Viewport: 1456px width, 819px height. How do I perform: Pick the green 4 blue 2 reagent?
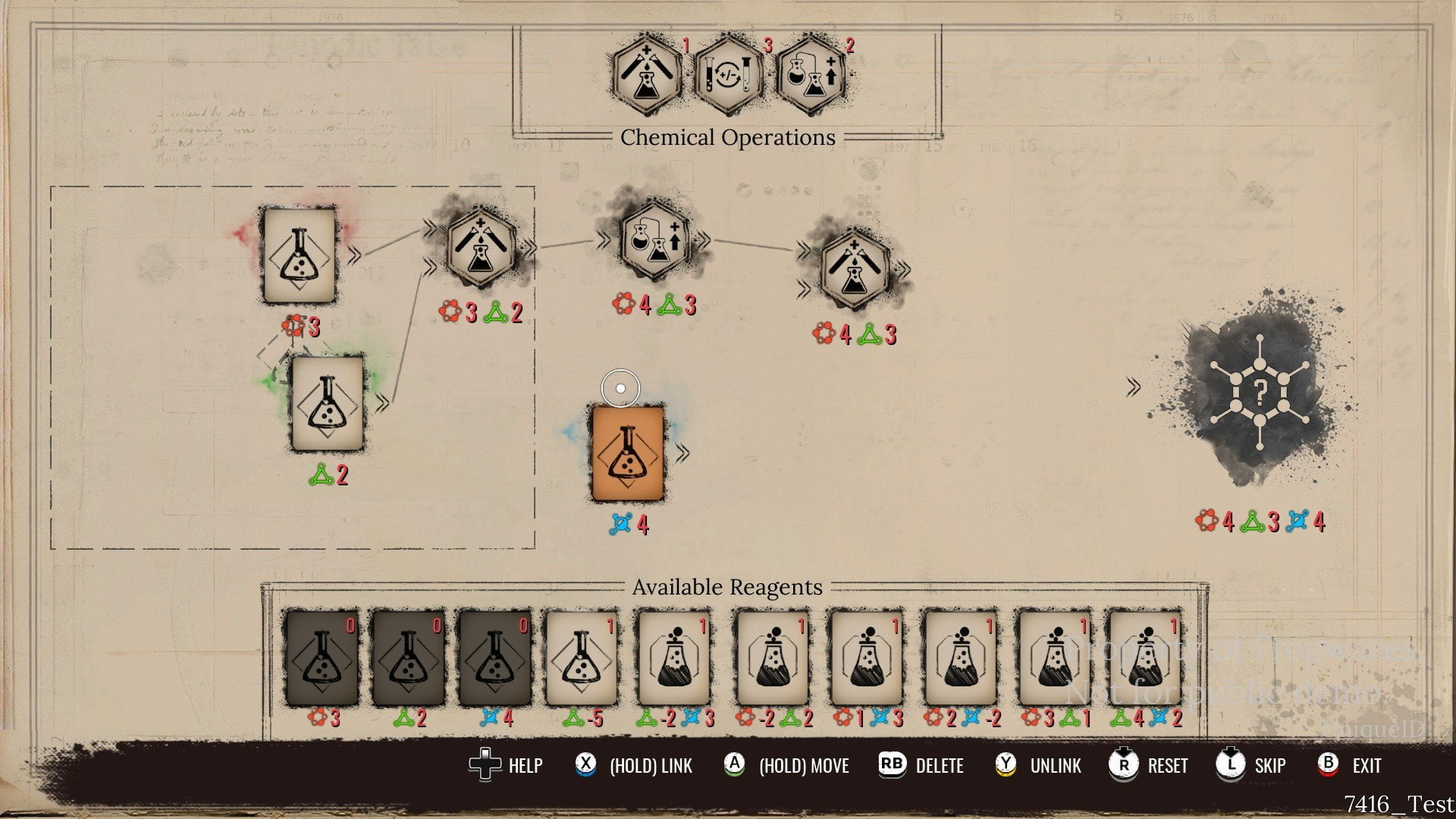pos(1144,658)
